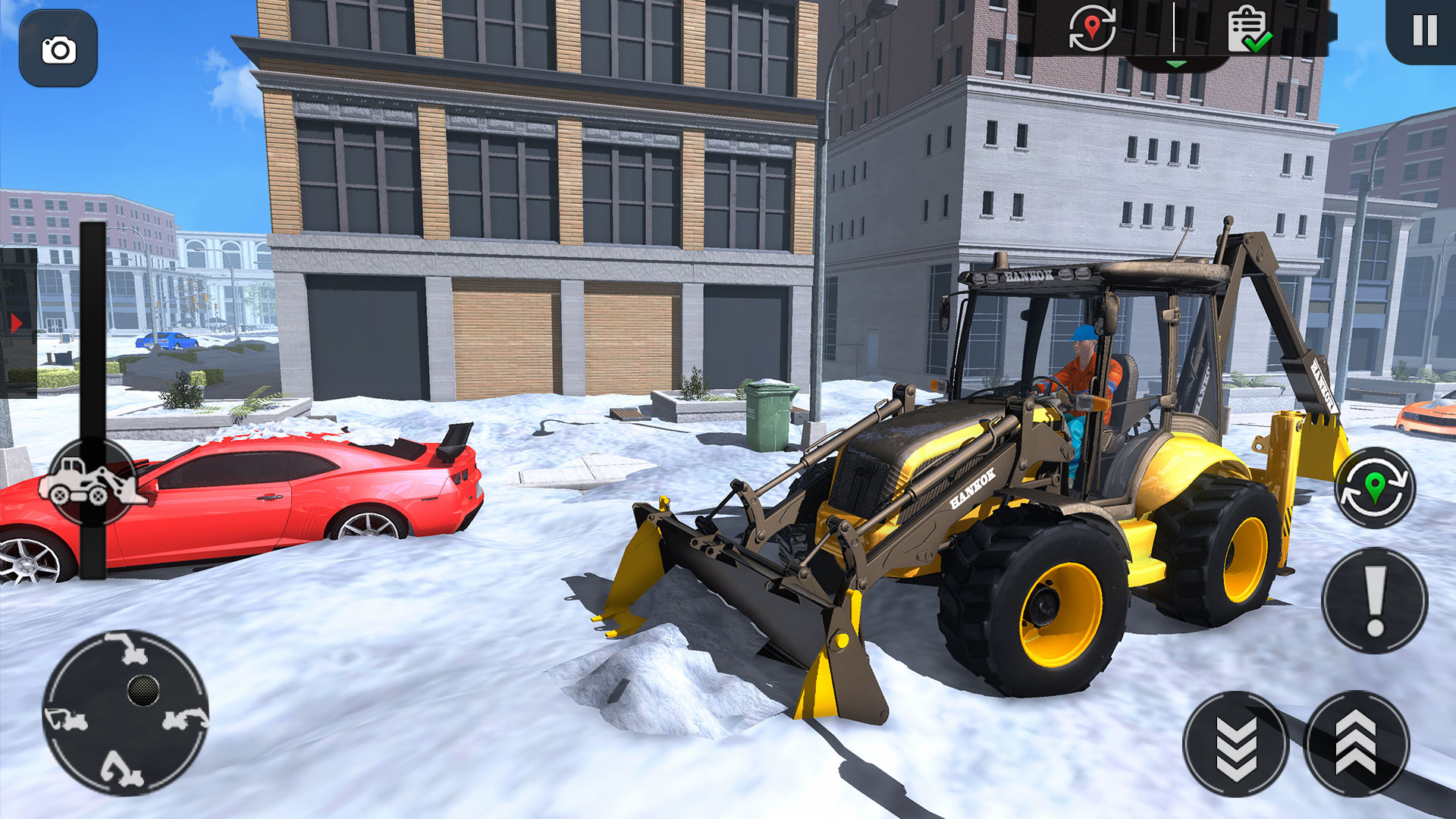Activate the exclamation mark button
The height and width of the screenshot is (819, 1456).
[x=1375, y=601]
